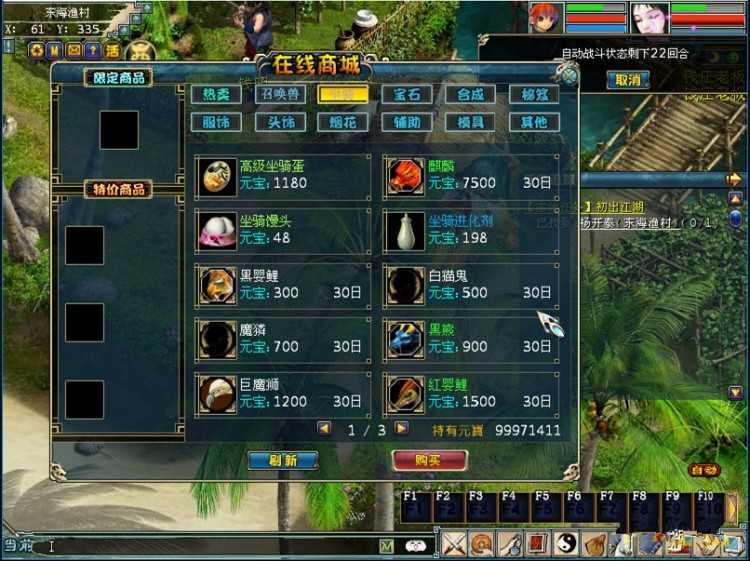Click the 刷新 refresh button
The height and width of the screenshot is (561, 750).
tap(283, 460)
